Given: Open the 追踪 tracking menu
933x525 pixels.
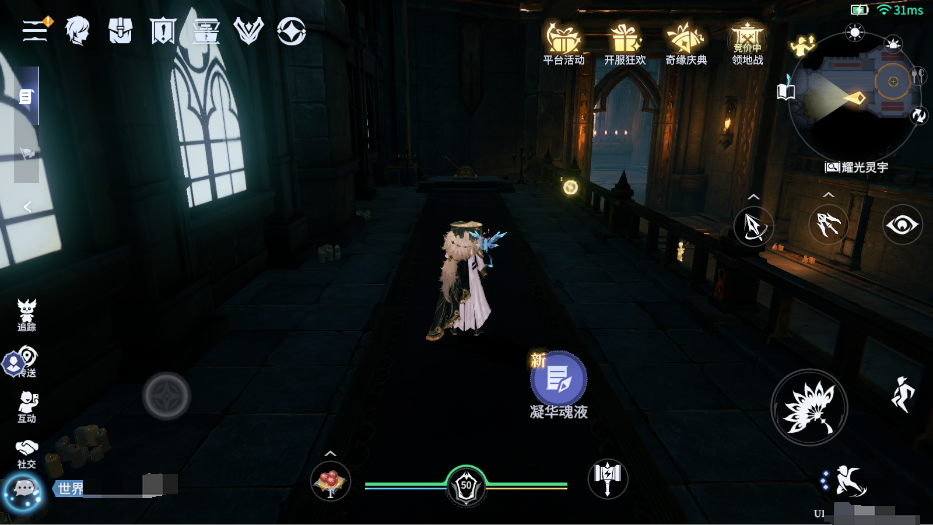Looking at the screenshot, I should pyautogui.click(x=26, y=312).
